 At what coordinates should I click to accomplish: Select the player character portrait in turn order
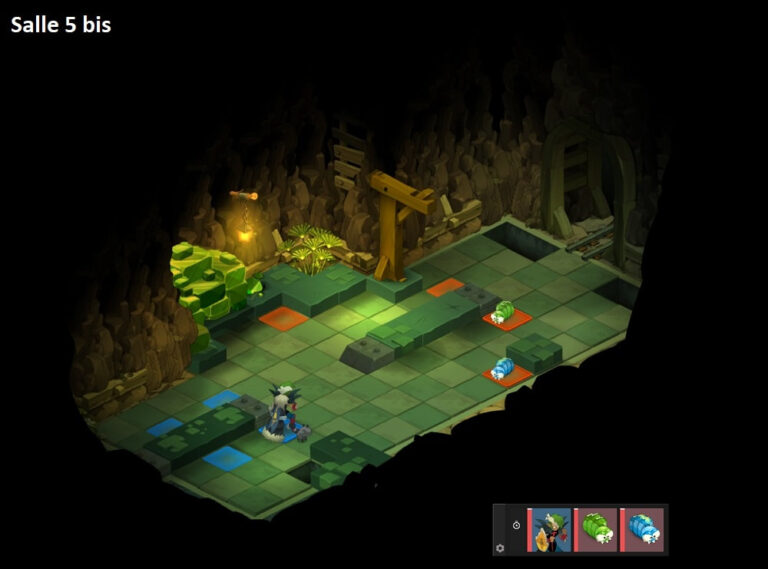[550, 530]
